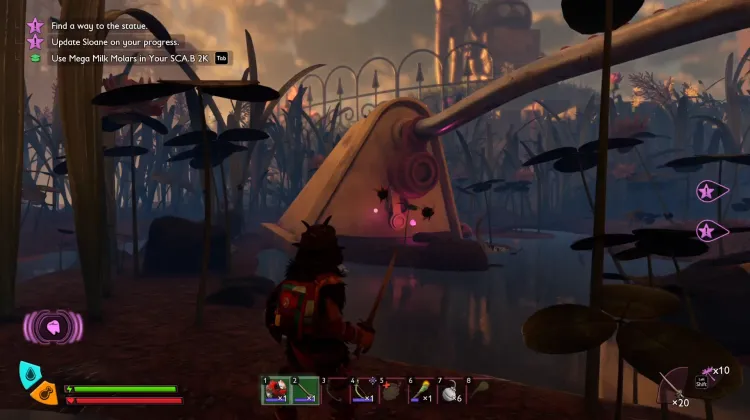Pick the white round item in slot 7
Image resolution: width=750 pixels, height=420 pixels.
tap(450, 390)
